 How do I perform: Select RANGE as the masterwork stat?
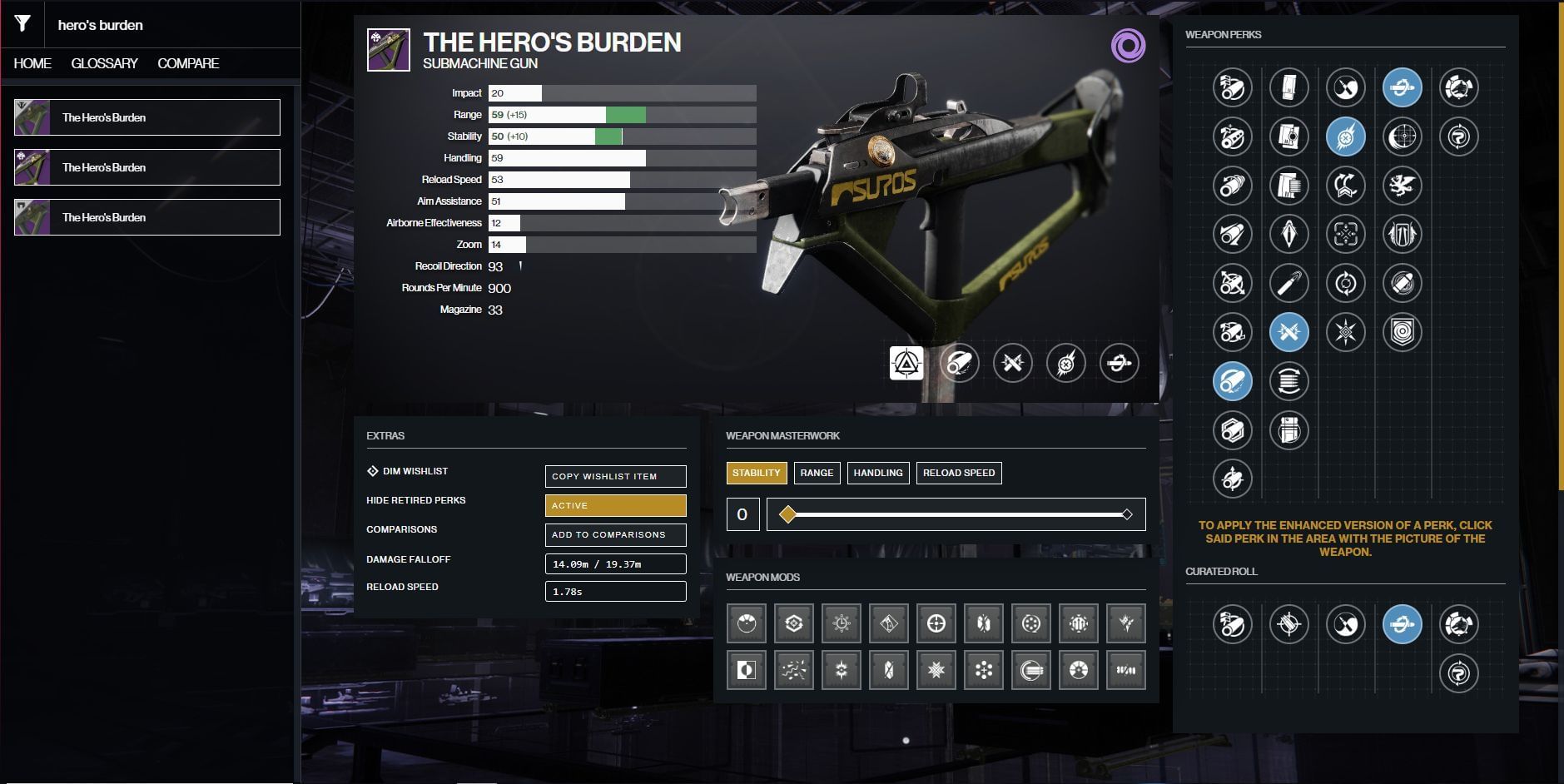point(817,473)
